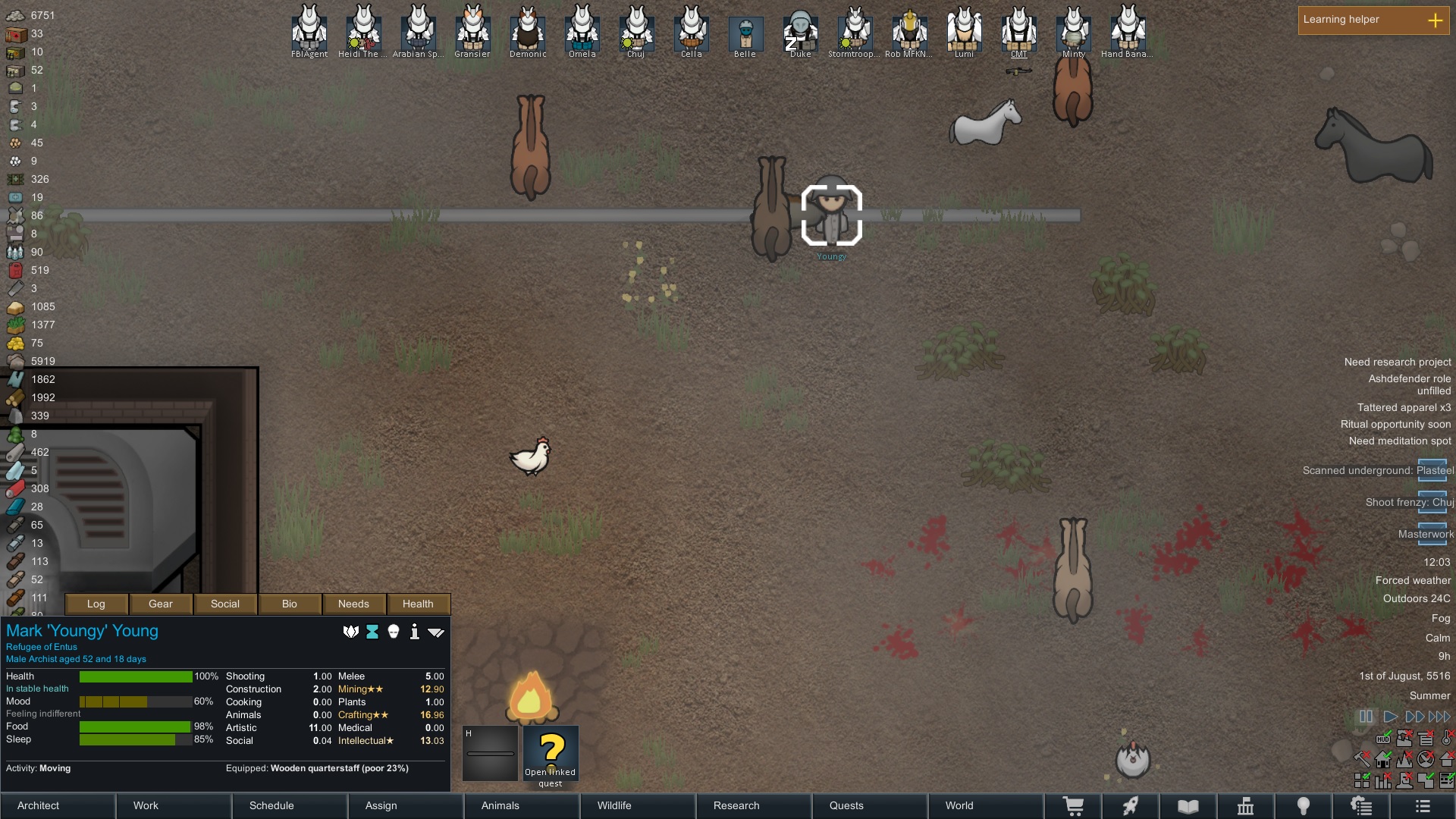The width and height of the screenshot is (1456, 819).
Task: Switch to the Health tab
Action: pos(418,604)
